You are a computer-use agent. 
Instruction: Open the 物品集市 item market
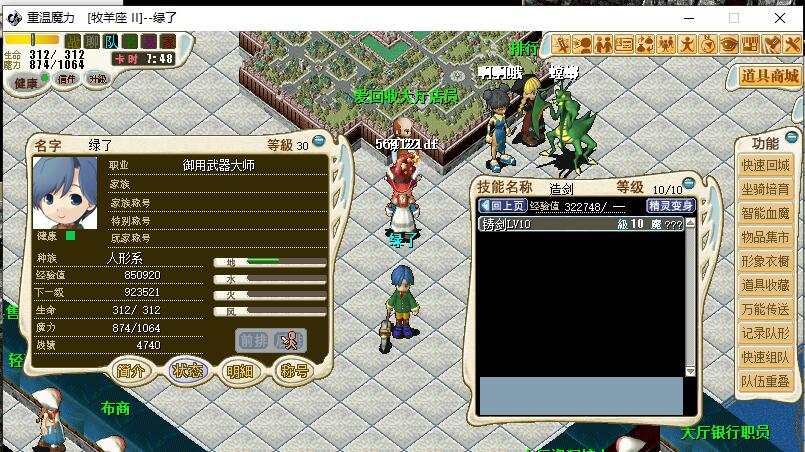pos(765,237)
